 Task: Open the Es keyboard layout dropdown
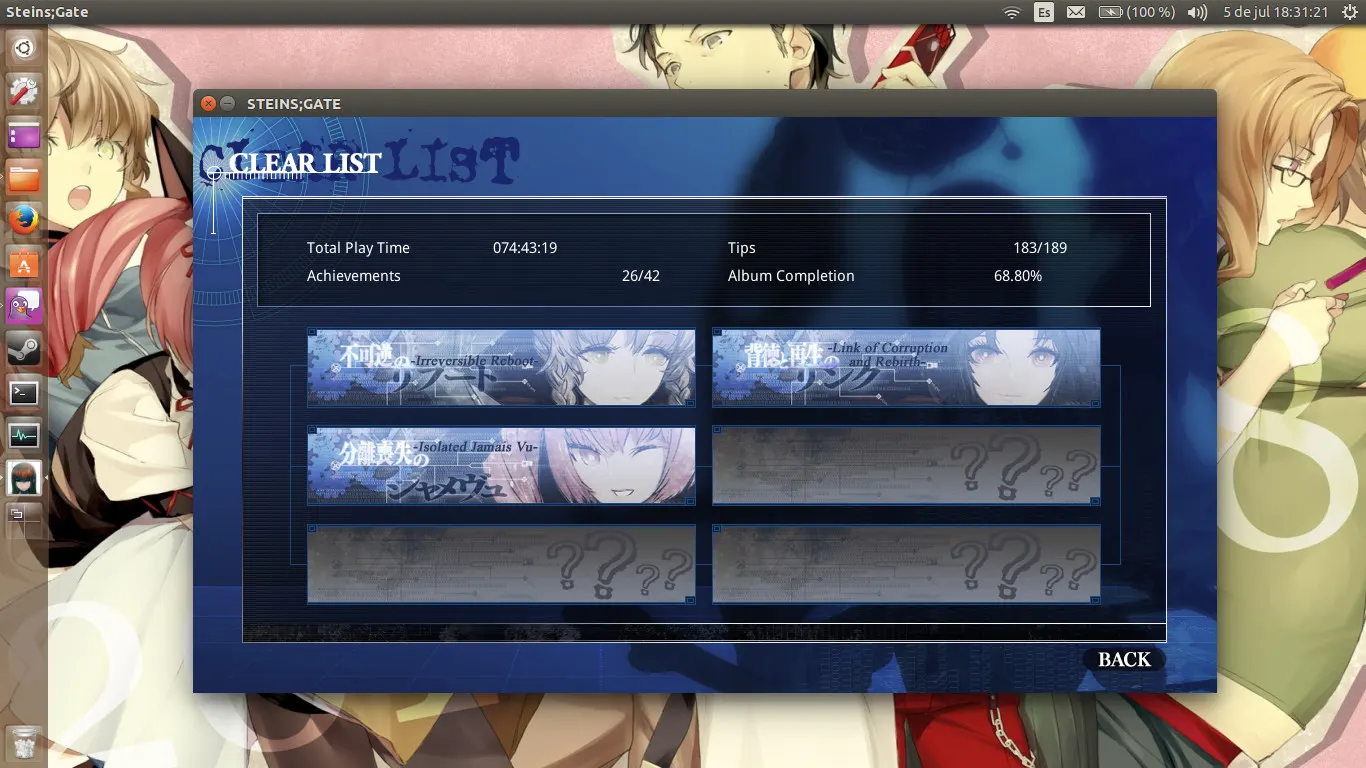click(x=1044, y=12)
